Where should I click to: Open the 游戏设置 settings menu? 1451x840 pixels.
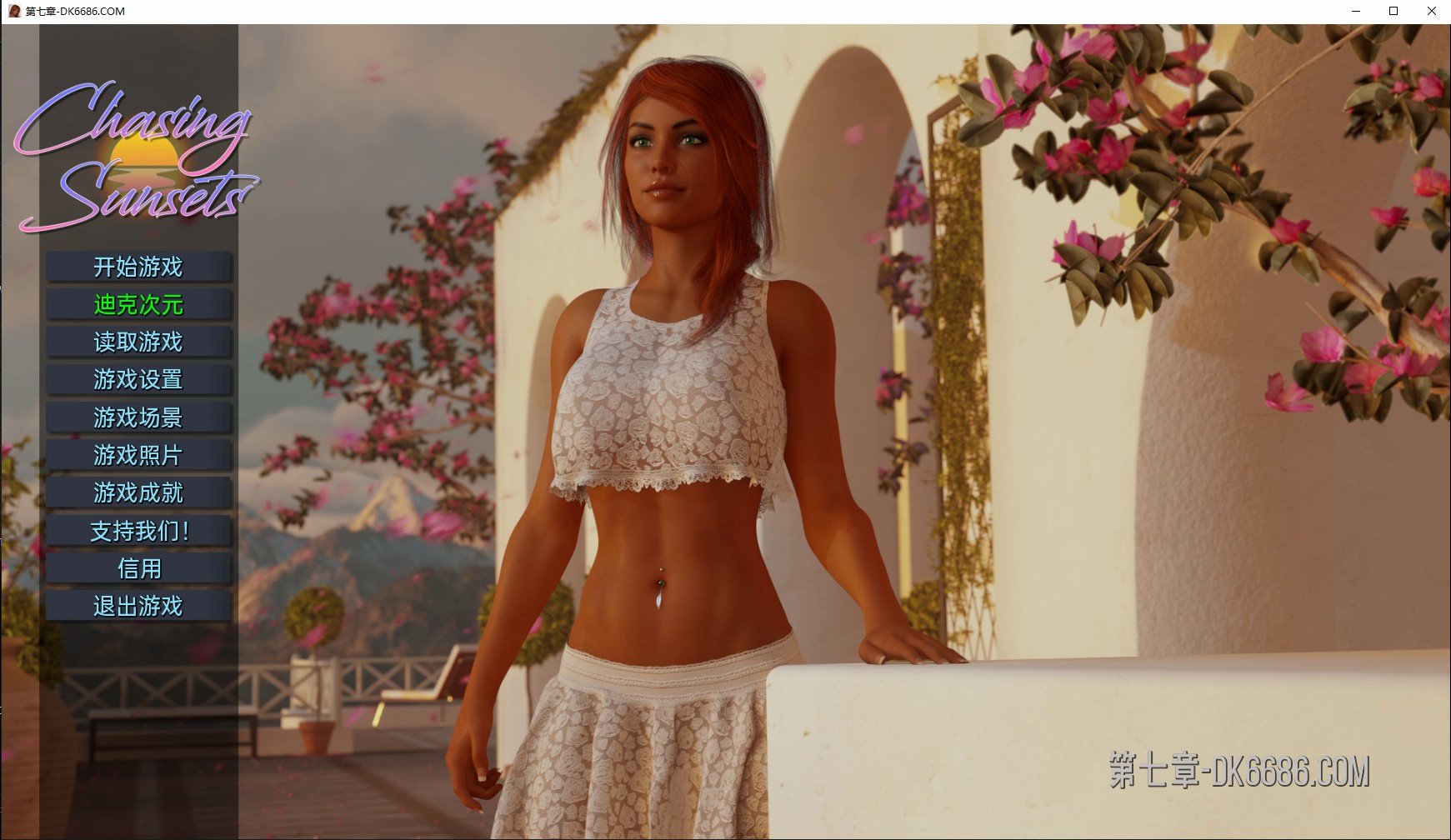[138, 380]
